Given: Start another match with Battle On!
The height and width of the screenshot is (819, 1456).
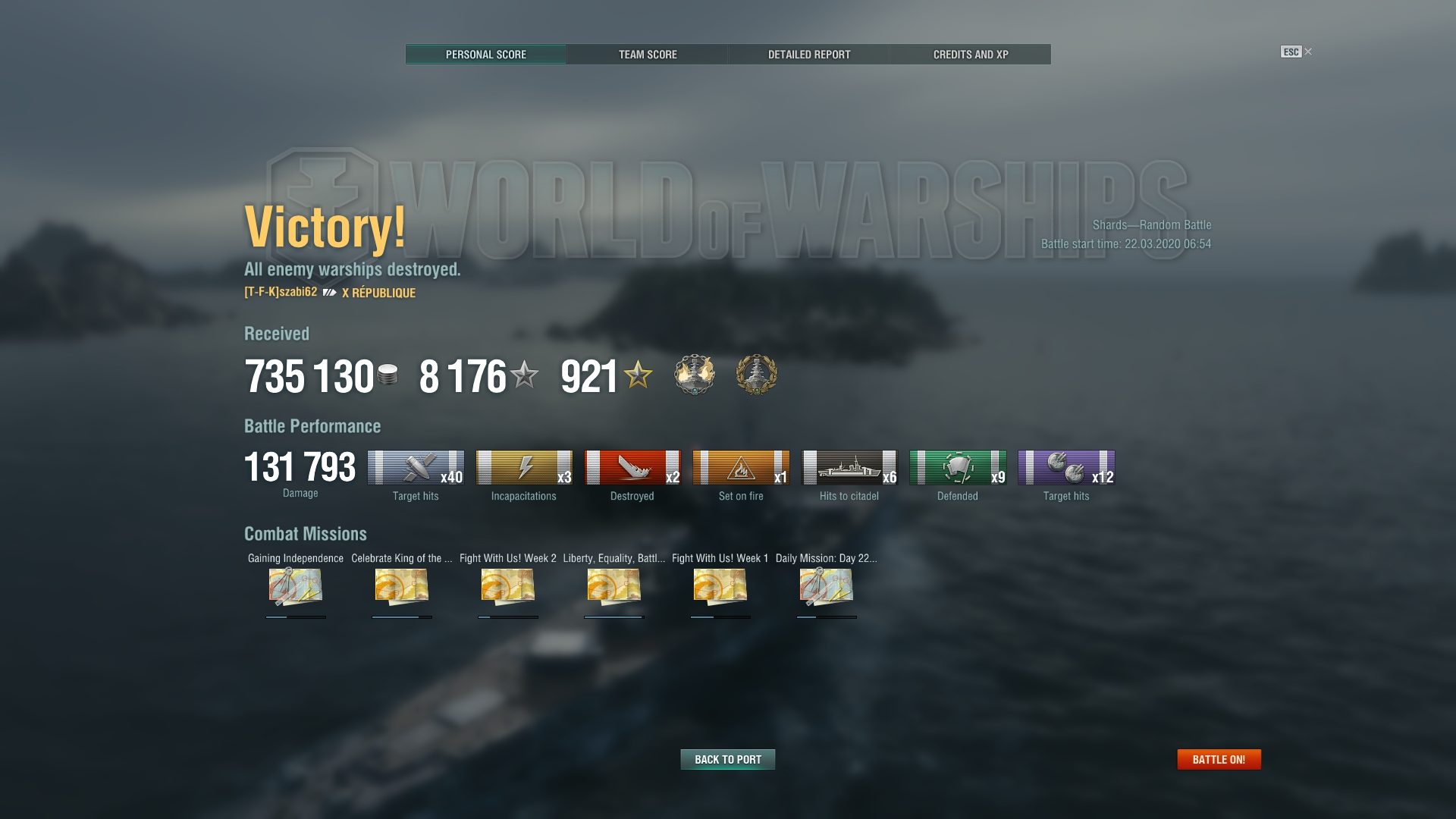Looking at the screenshot, I should 1218,759.
